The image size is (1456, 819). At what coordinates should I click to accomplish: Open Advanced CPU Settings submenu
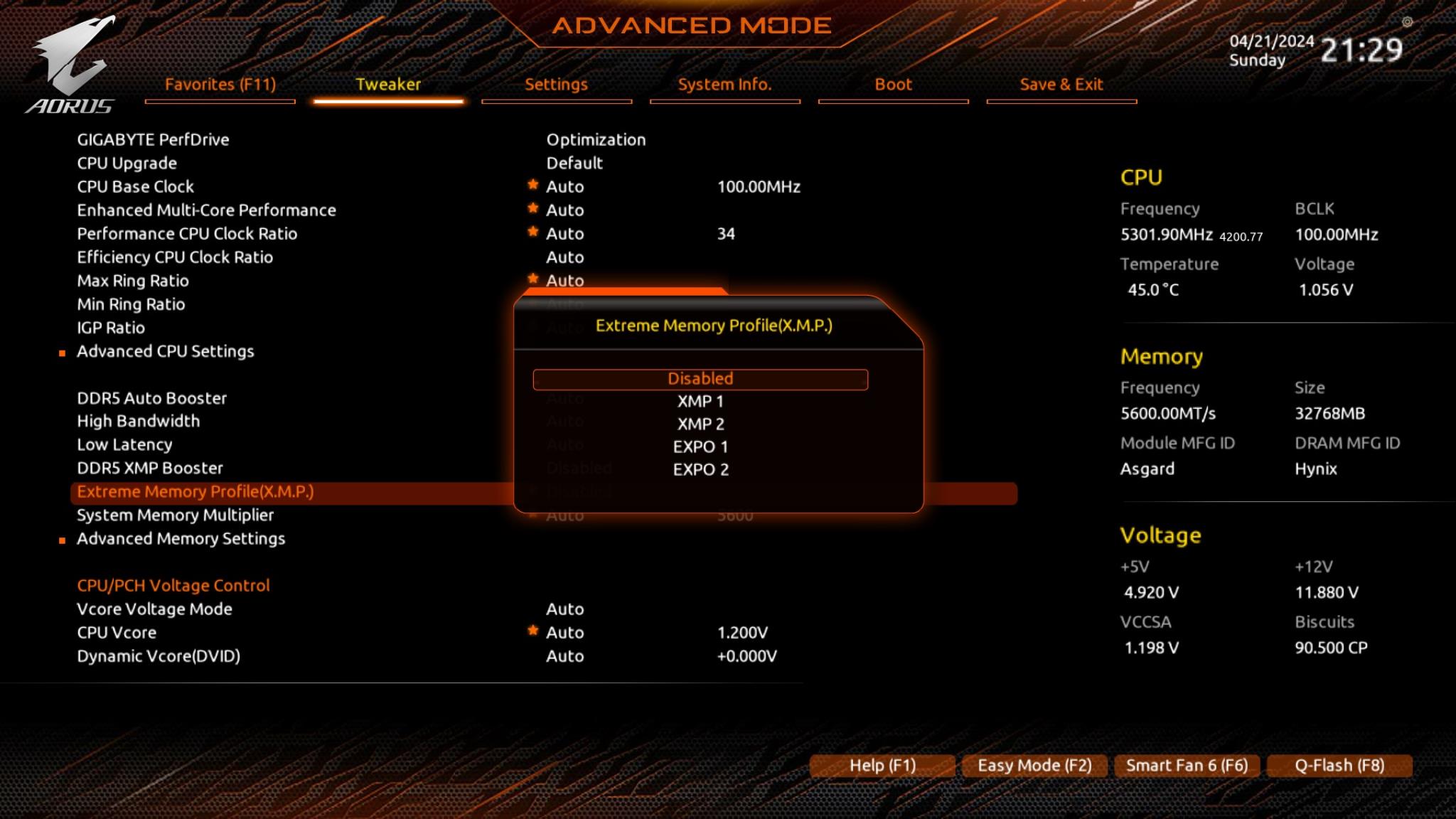click(x=165, y=351)
